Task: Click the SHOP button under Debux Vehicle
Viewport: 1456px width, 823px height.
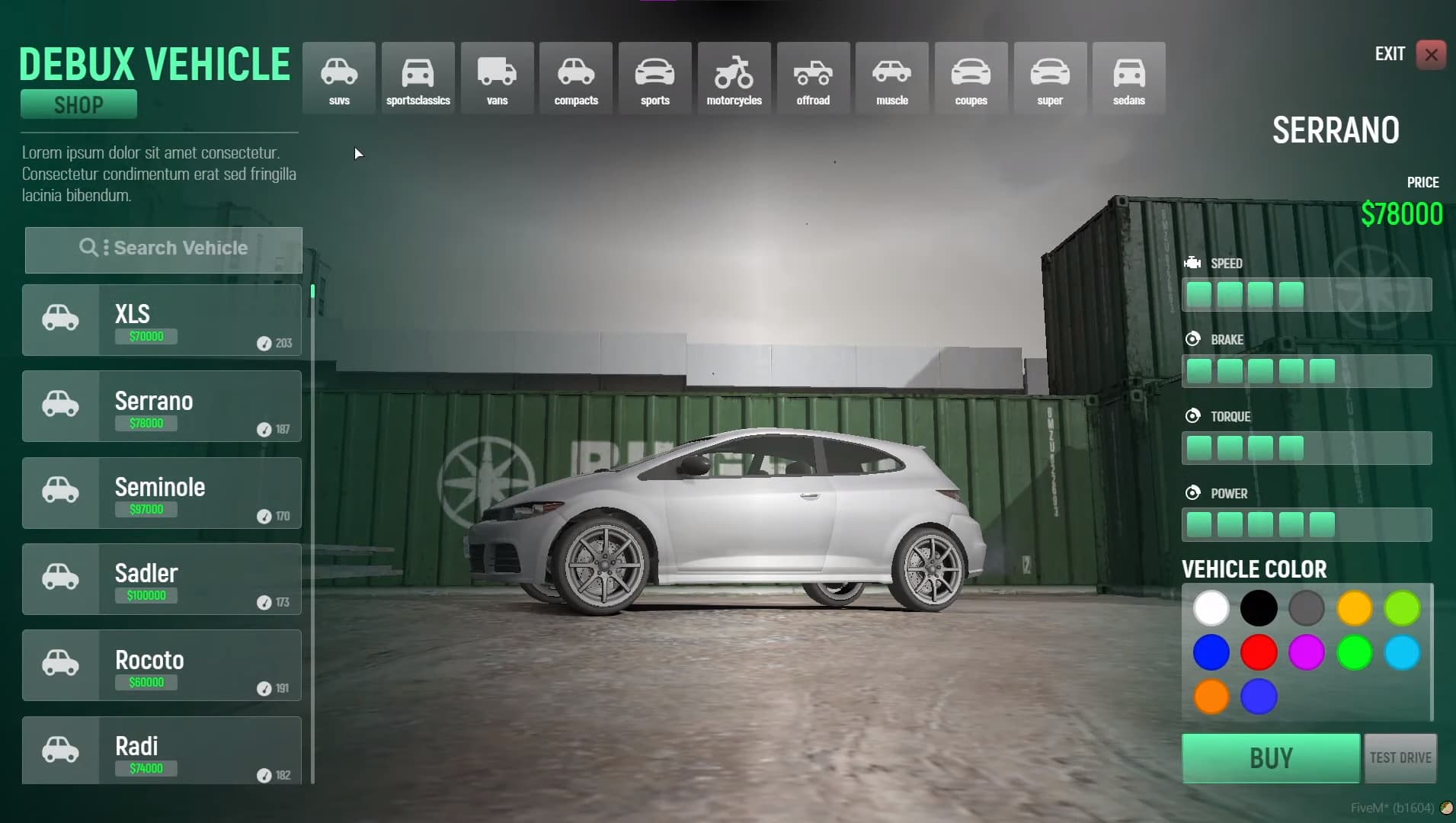Action: pyautogui.click(x=78, y=104)
